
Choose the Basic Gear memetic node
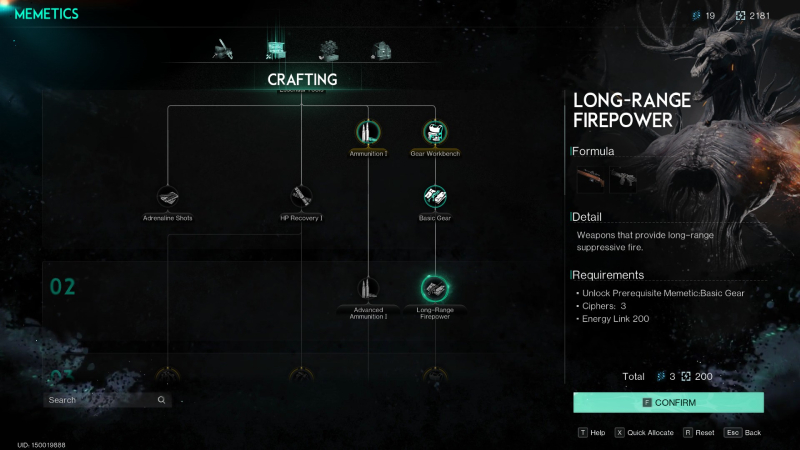pyautogui.click(x=434, y=195)
